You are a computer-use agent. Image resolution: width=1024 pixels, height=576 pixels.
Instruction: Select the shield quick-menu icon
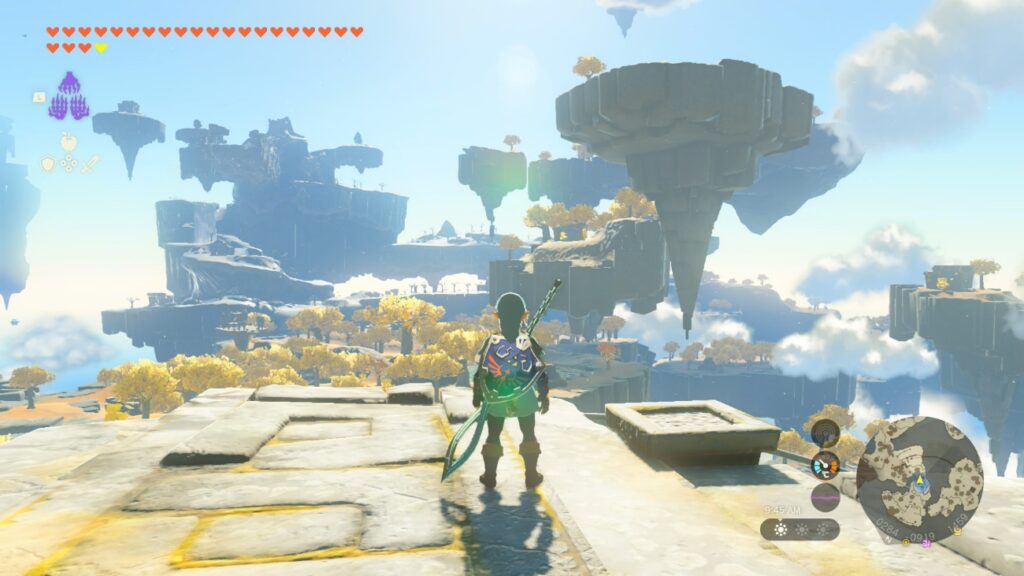pyautogui.click(x=47, y=163)
